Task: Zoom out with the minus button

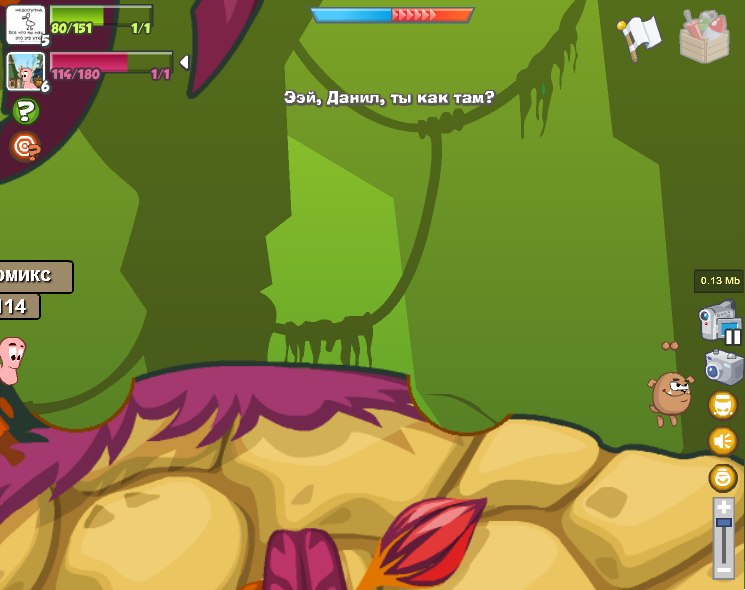Action: tap(723, 570)
